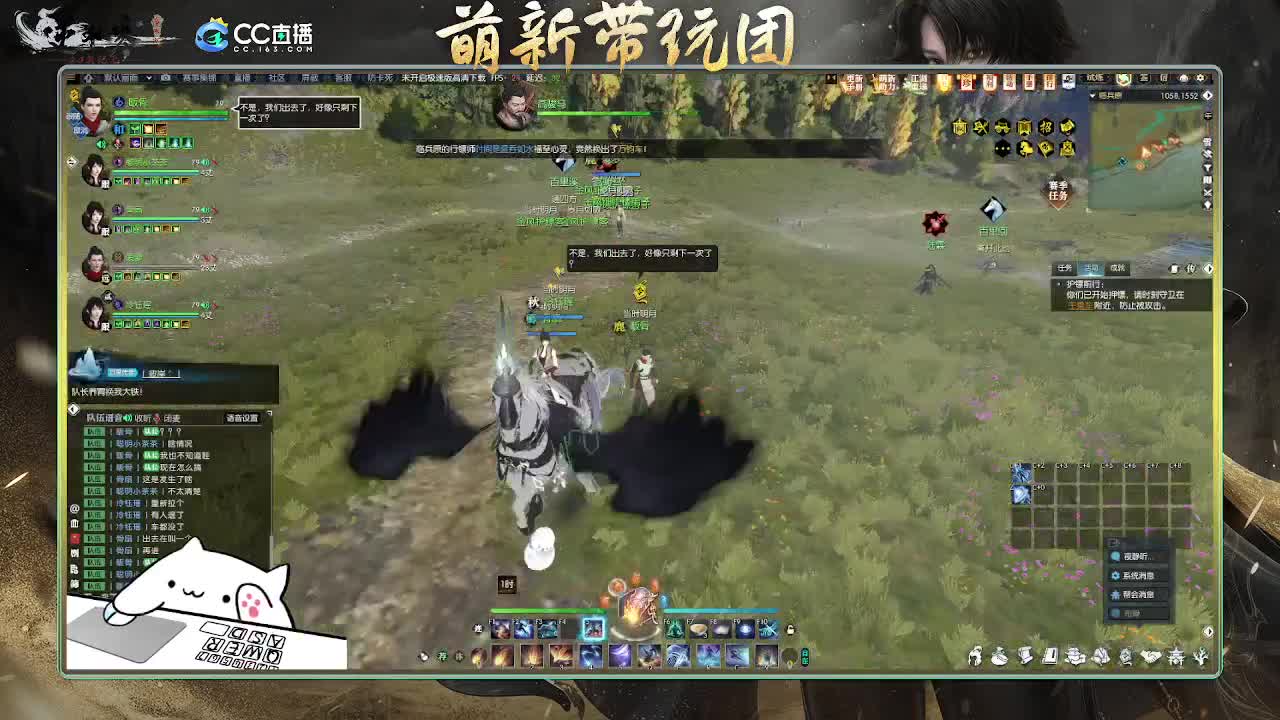The width and height of the screenshot is (1280, 720).
Task: Click the handshake social icon
Action: pyautogui.click(x=1150, y=660)
